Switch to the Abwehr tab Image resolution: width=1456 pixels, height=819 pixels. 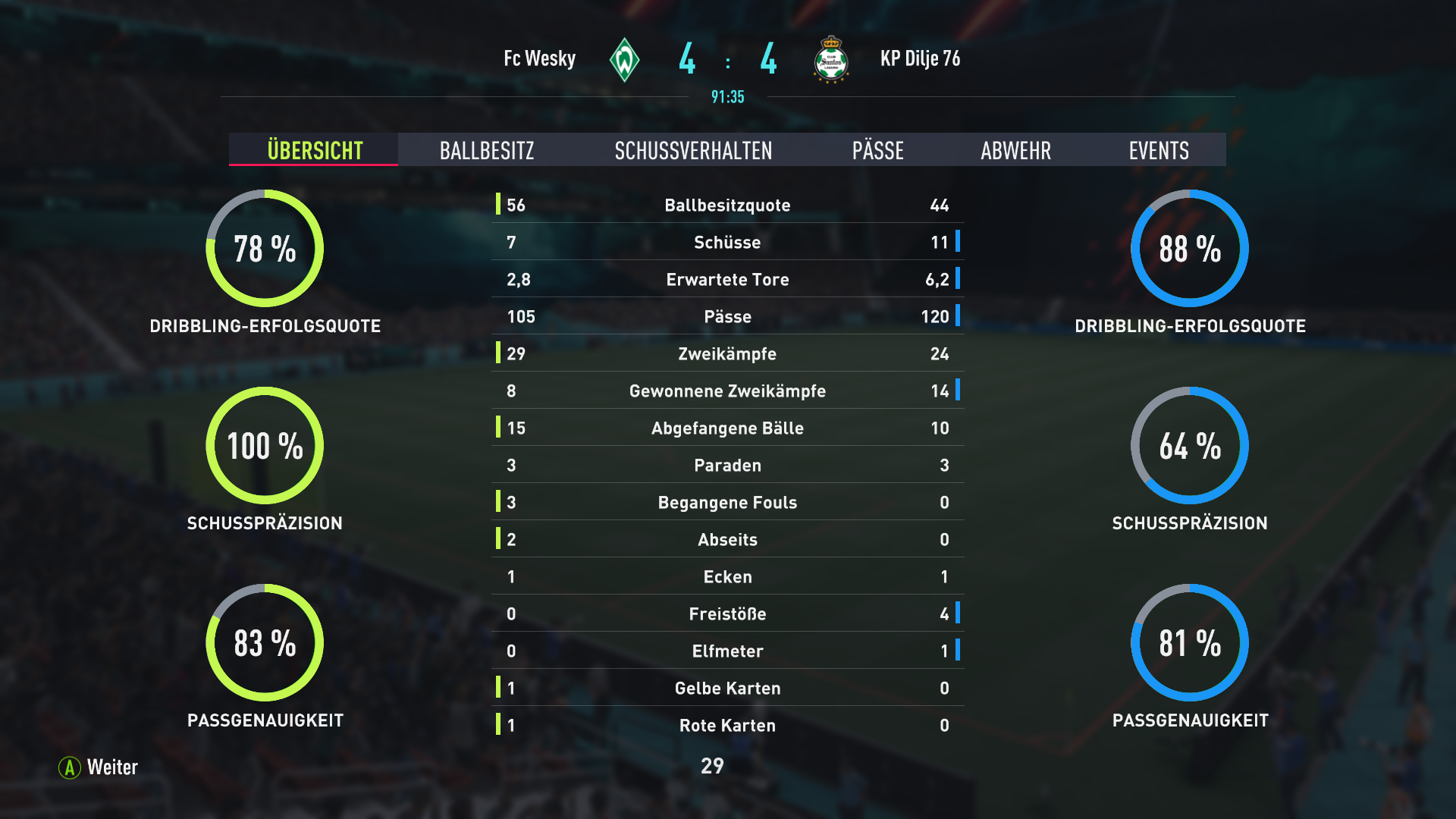[1015, 150]
